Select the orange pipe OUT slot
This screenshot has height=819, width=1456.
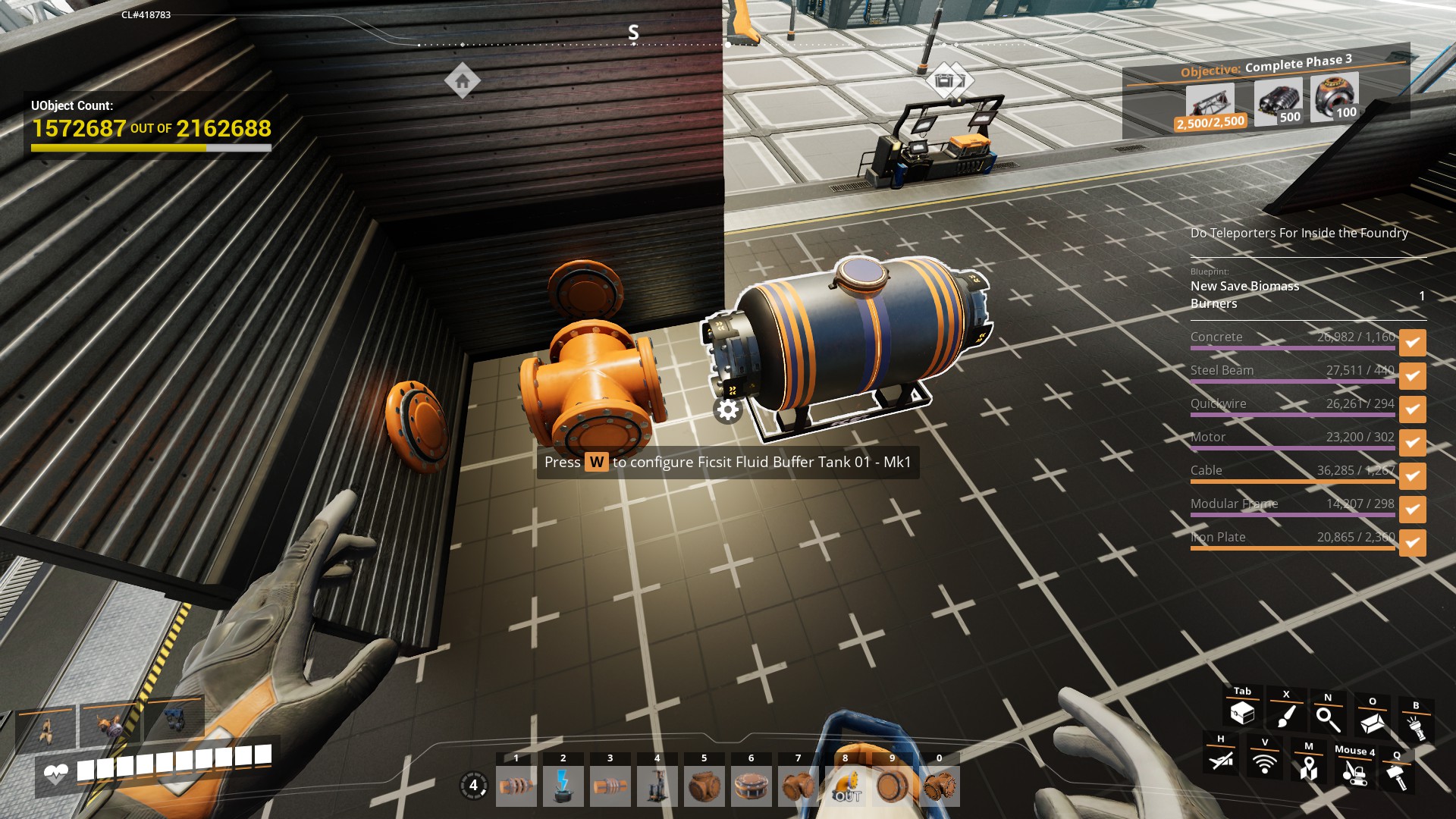[x=846, y=786]
